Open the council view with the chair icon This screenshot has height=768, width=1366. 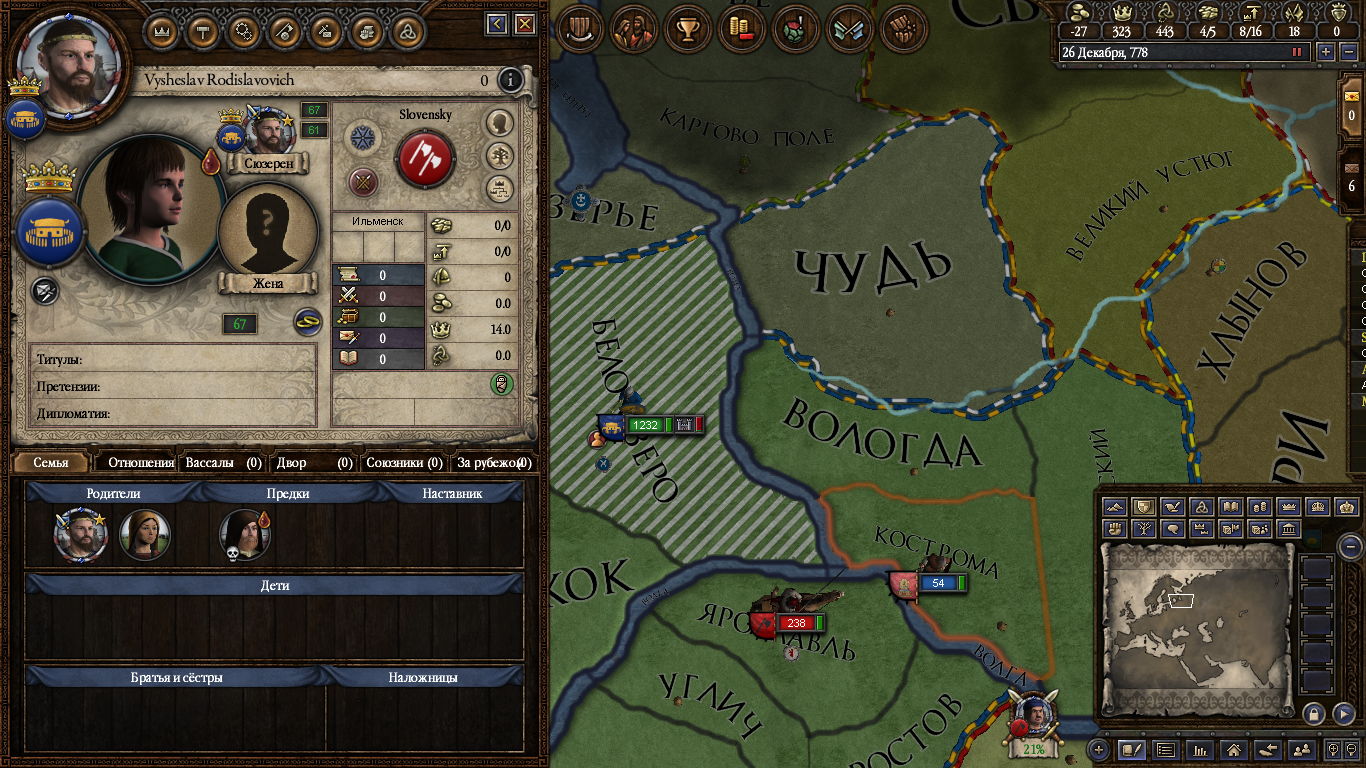pyautogui.click(x=577, y=29)
